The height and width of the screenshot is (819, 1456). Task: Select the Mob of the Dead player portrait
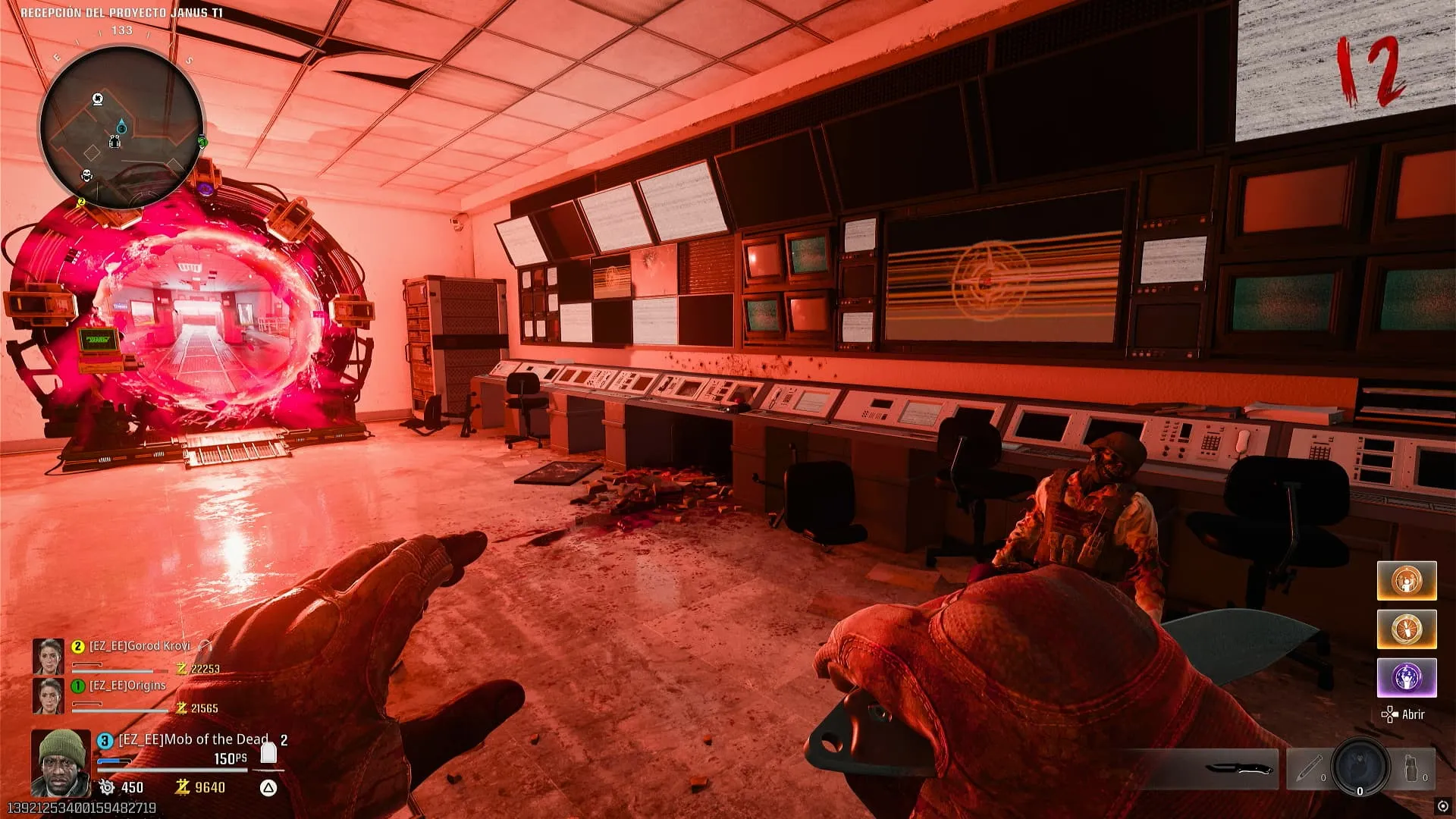point(61,762)
